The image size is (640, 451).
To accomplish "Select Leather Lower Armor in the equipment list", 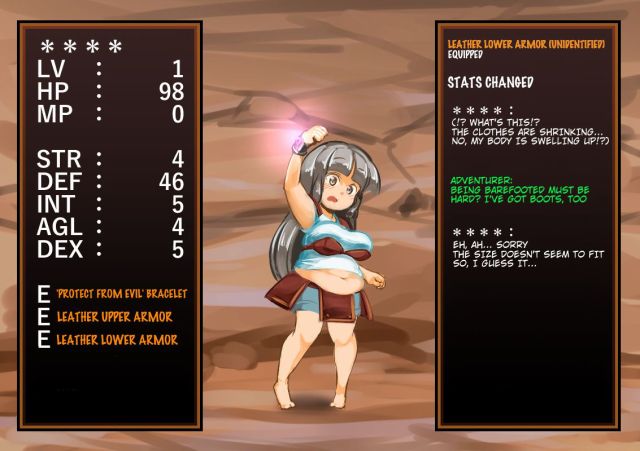I will (117, 340).
